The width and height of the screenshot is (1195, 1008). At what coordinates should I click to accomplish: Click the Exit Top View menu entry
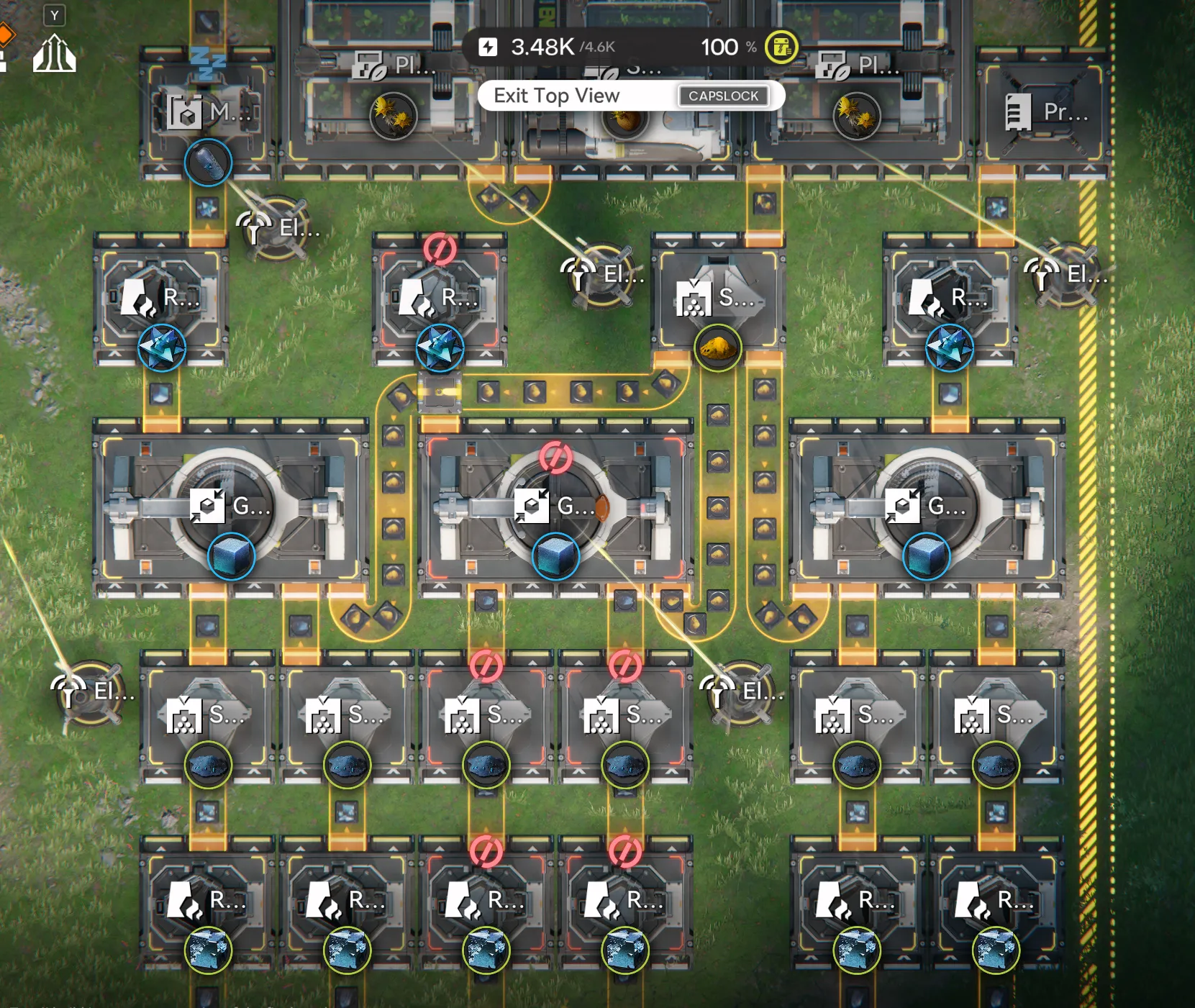click(x=558, y=95)
